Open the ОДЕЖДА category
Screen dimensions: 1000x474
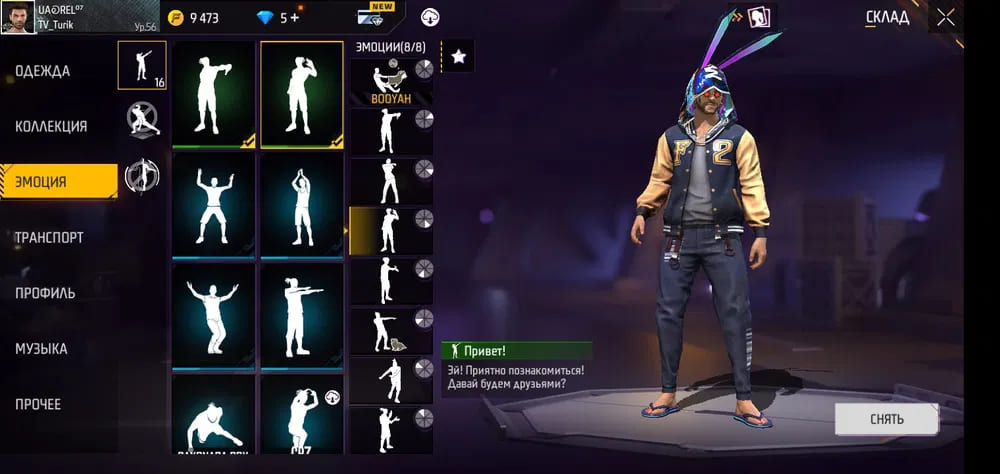[43, 71]
